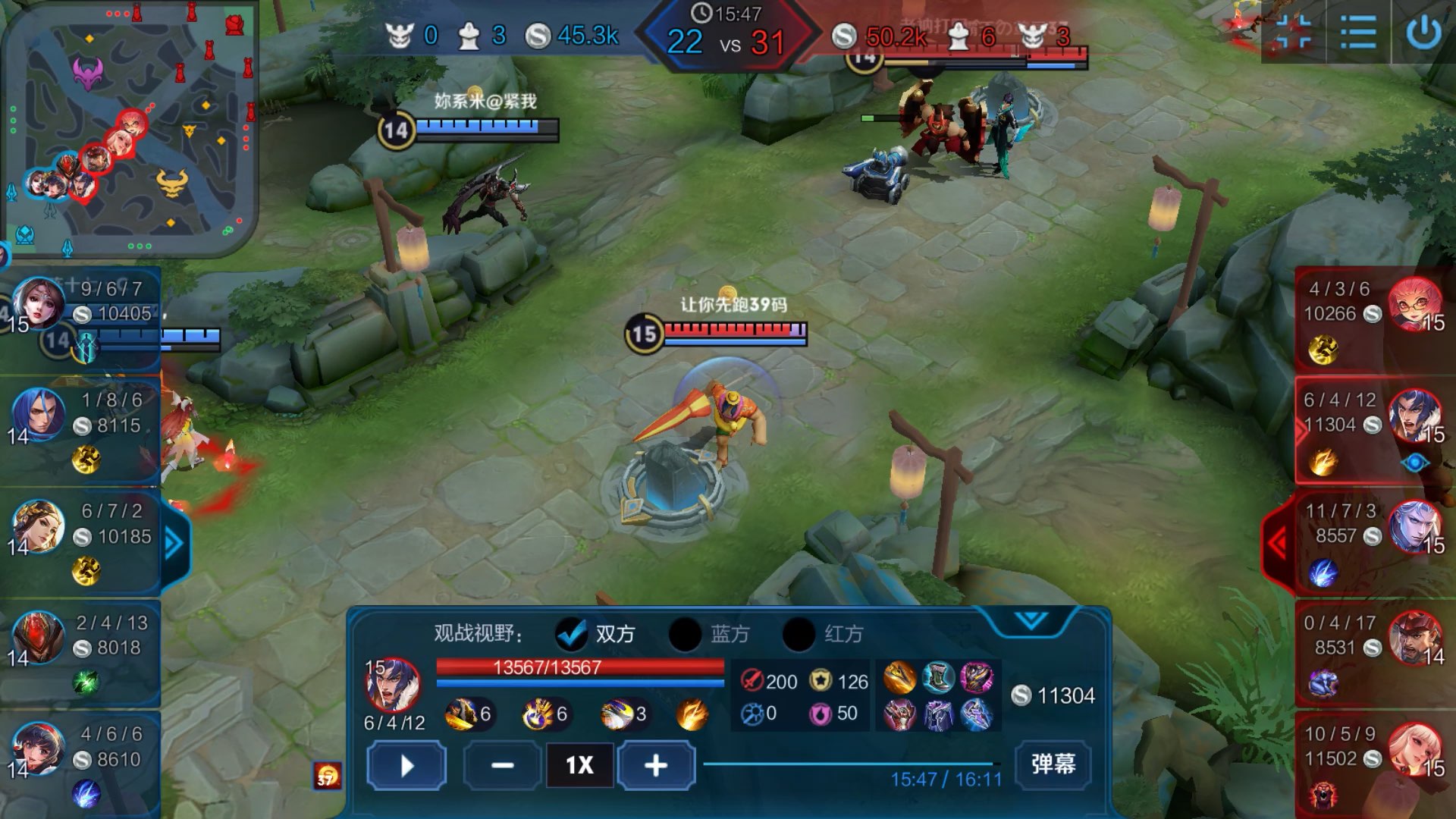Decrease playback speed with the minus button

click(502, 765)
